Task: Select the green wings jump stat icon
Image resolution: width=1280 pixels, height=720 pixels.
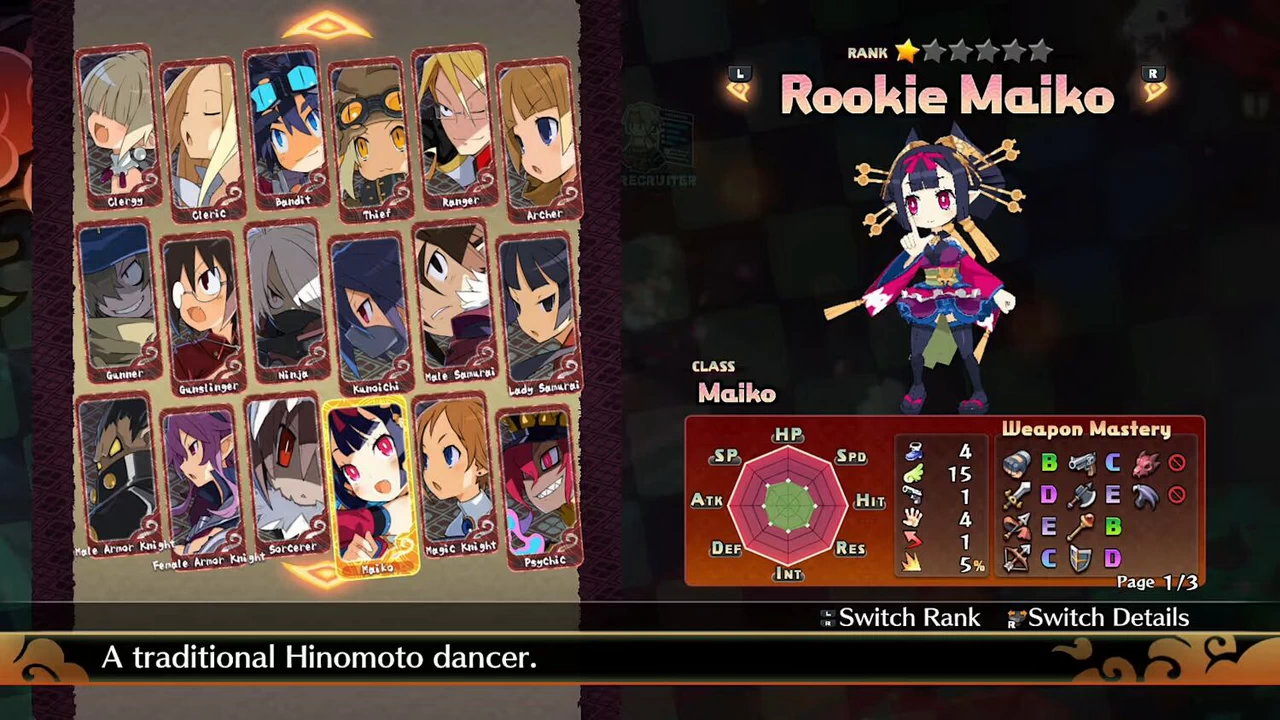Action: [x=912, y=474]
